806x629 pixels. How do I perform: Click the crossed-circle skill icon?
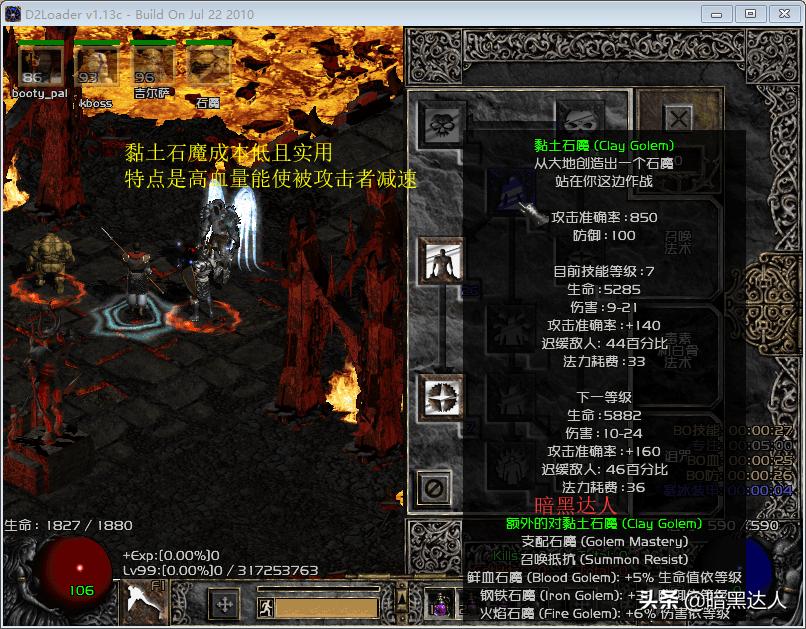(x=434, y=488)
